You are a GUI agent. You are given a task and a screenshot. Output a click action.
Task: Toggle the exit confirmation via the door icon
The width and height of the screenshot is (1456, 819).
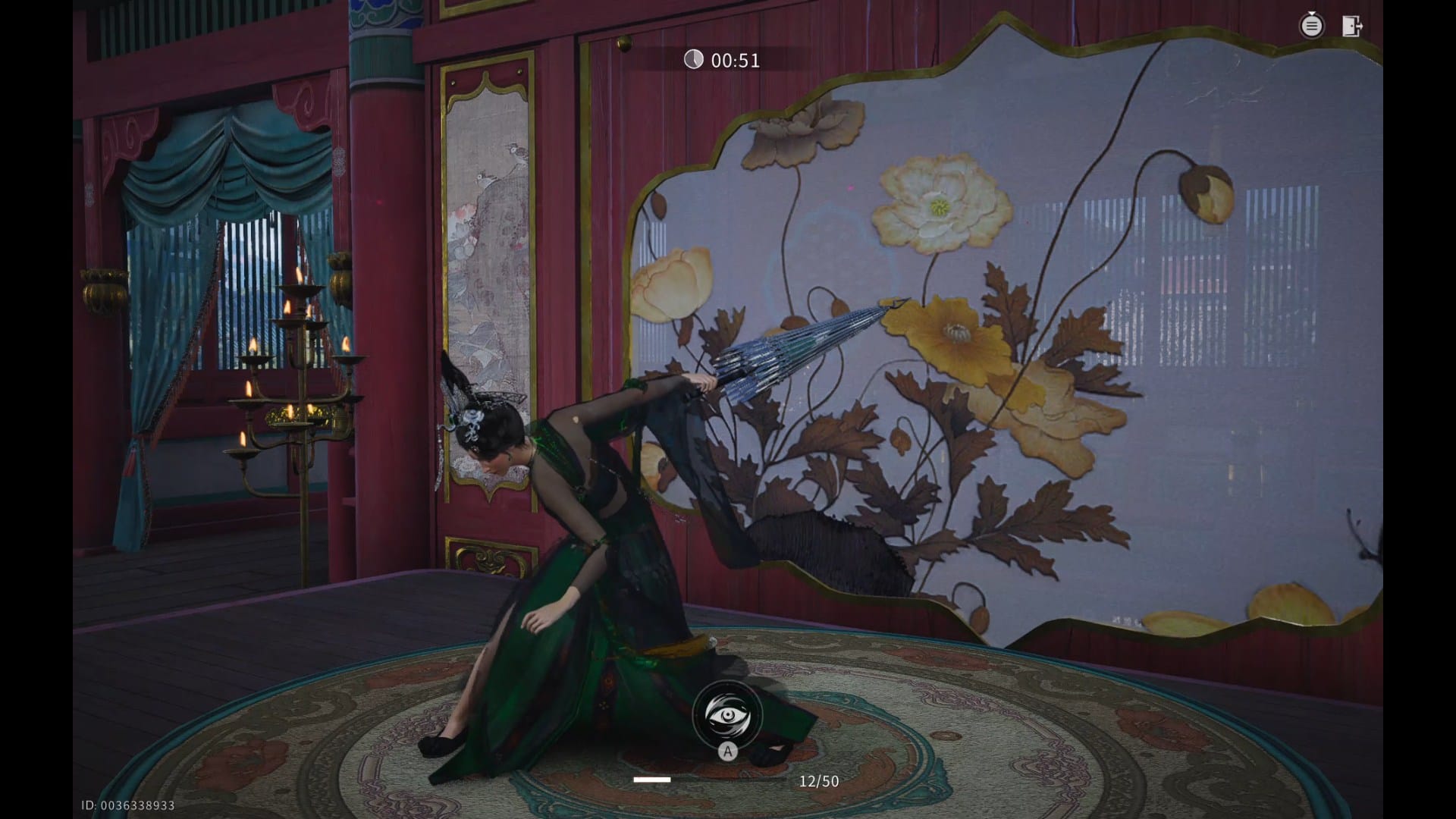point(1353,26)
